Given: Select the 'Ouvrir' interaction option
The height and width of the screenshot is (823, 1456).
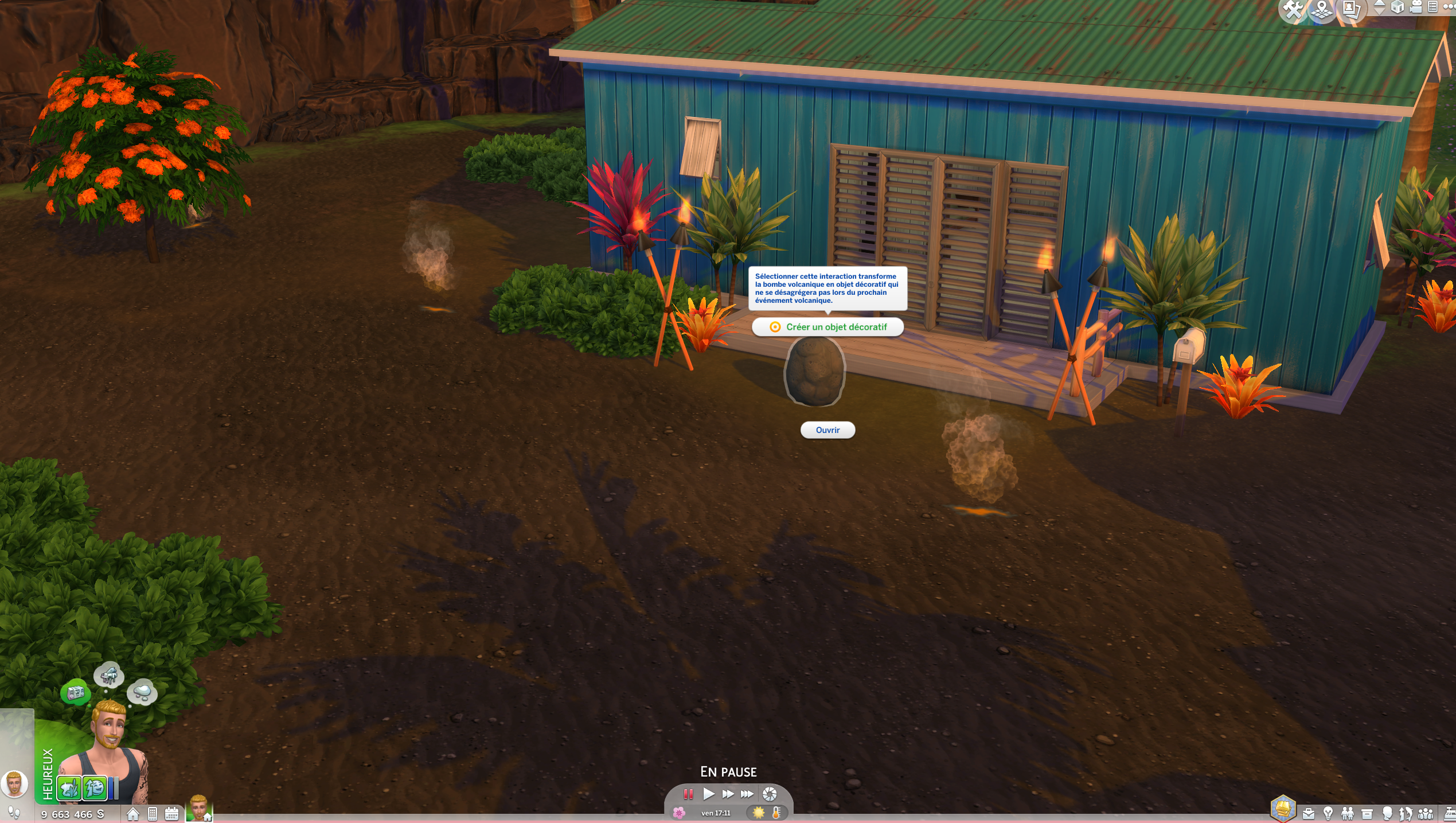Looking at the screenshot, I should (827, 430).
